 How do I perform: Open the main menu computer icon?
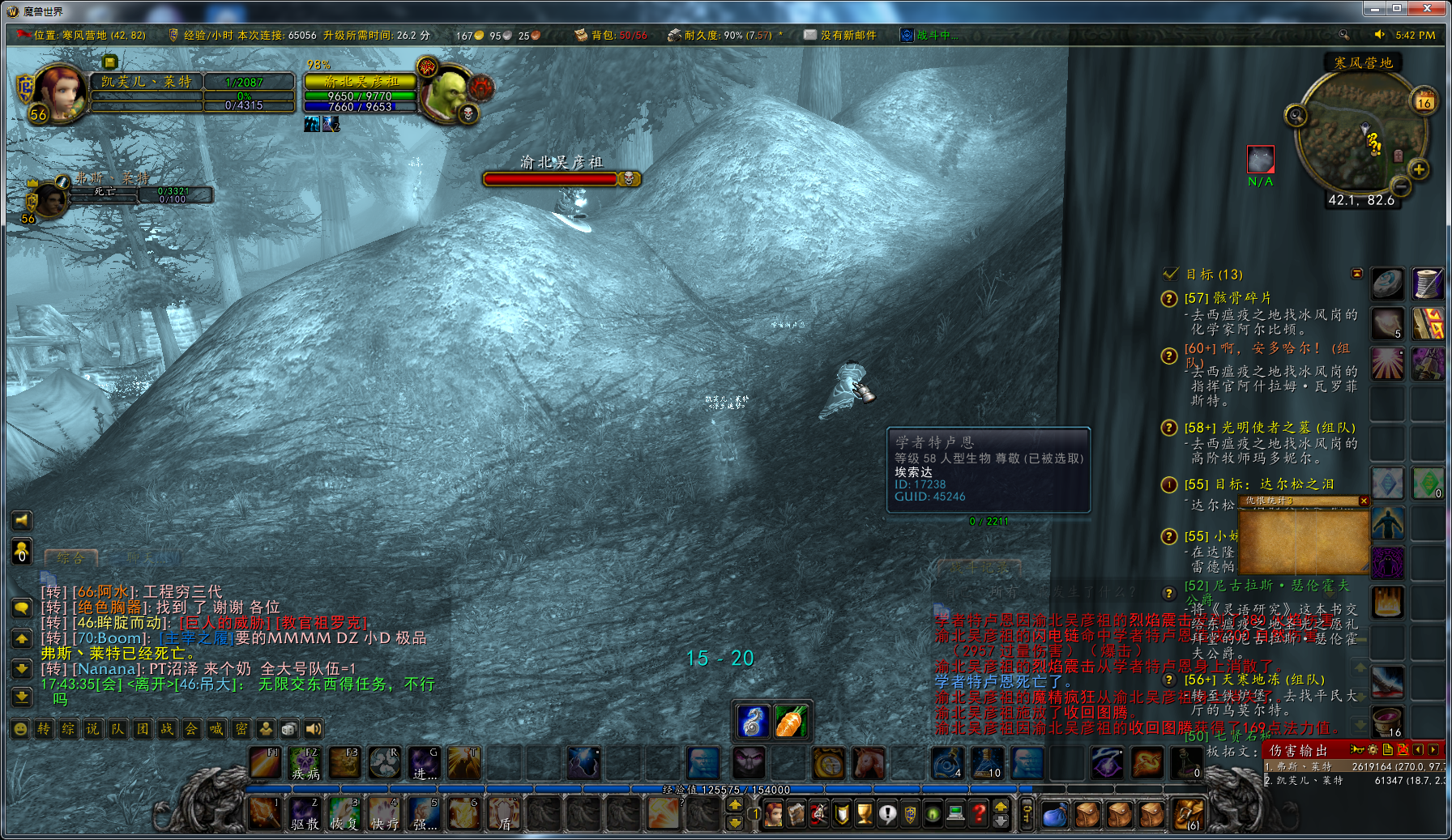coord(955,814)
